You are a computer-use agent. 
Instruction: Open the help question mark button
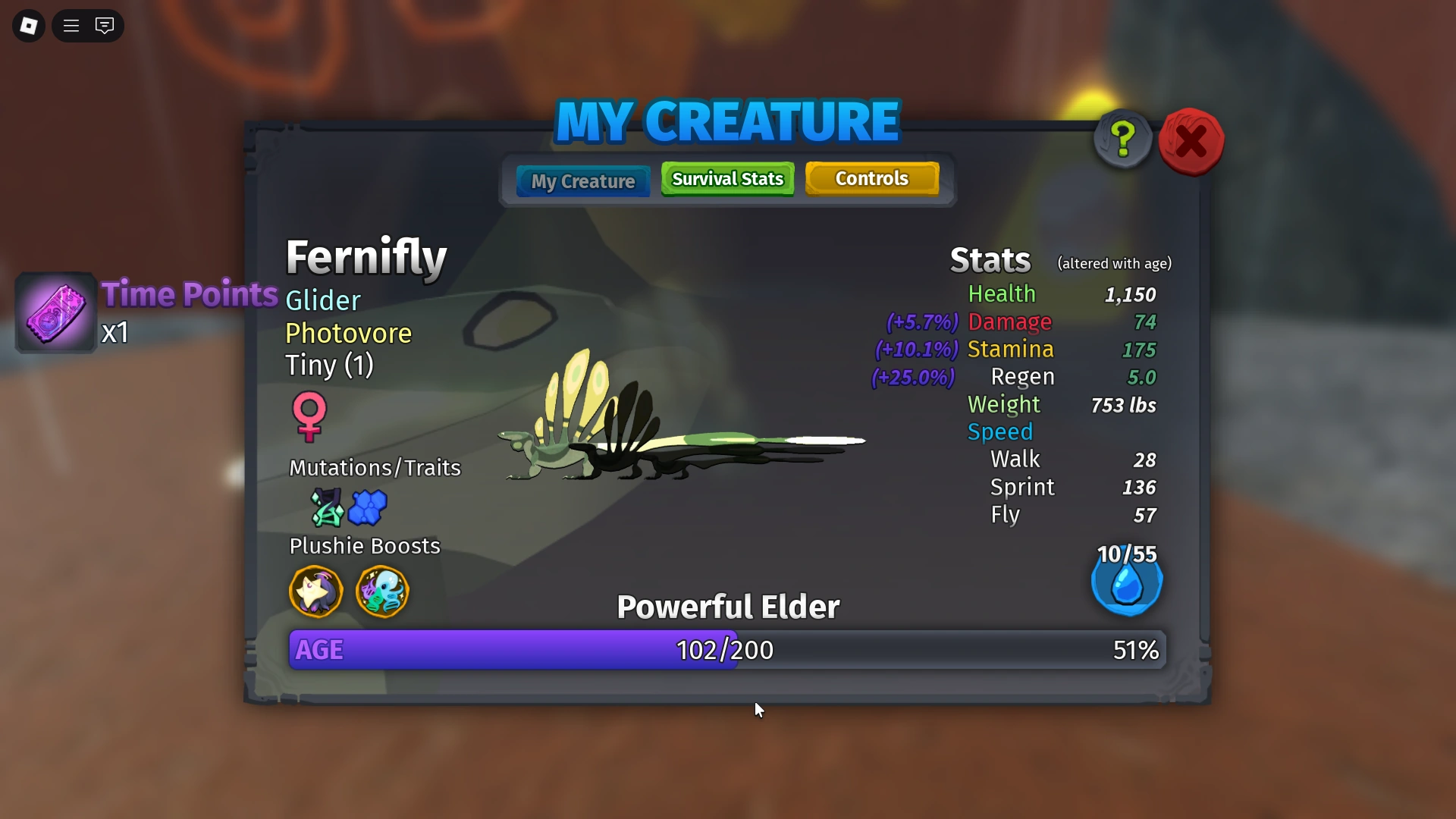pyautogui.click(x=1122, y=139)
